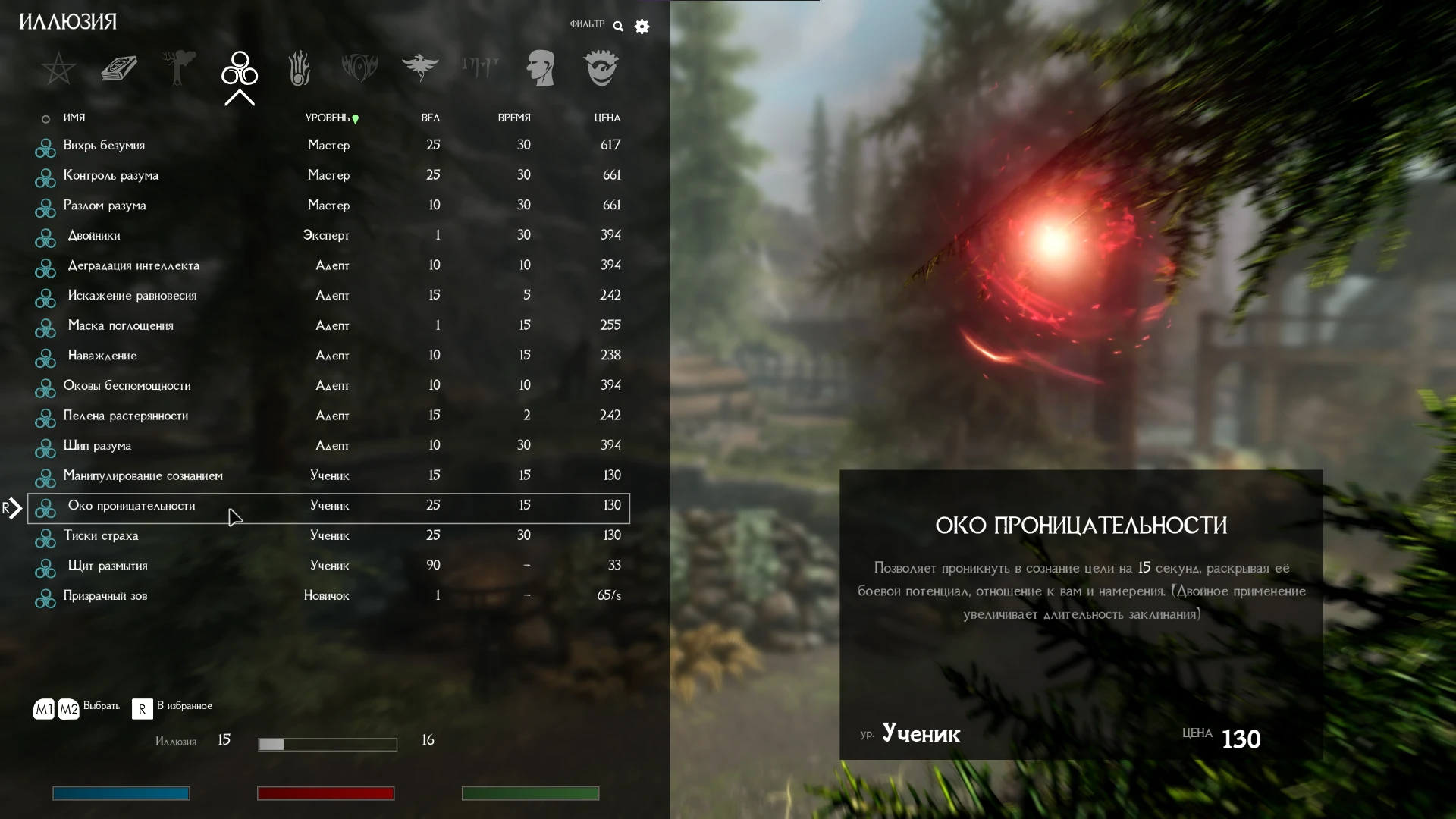Screen dimensions: 1456x819
Task: Select the Щит размытия entry
Action: click(x=108, y=566)
